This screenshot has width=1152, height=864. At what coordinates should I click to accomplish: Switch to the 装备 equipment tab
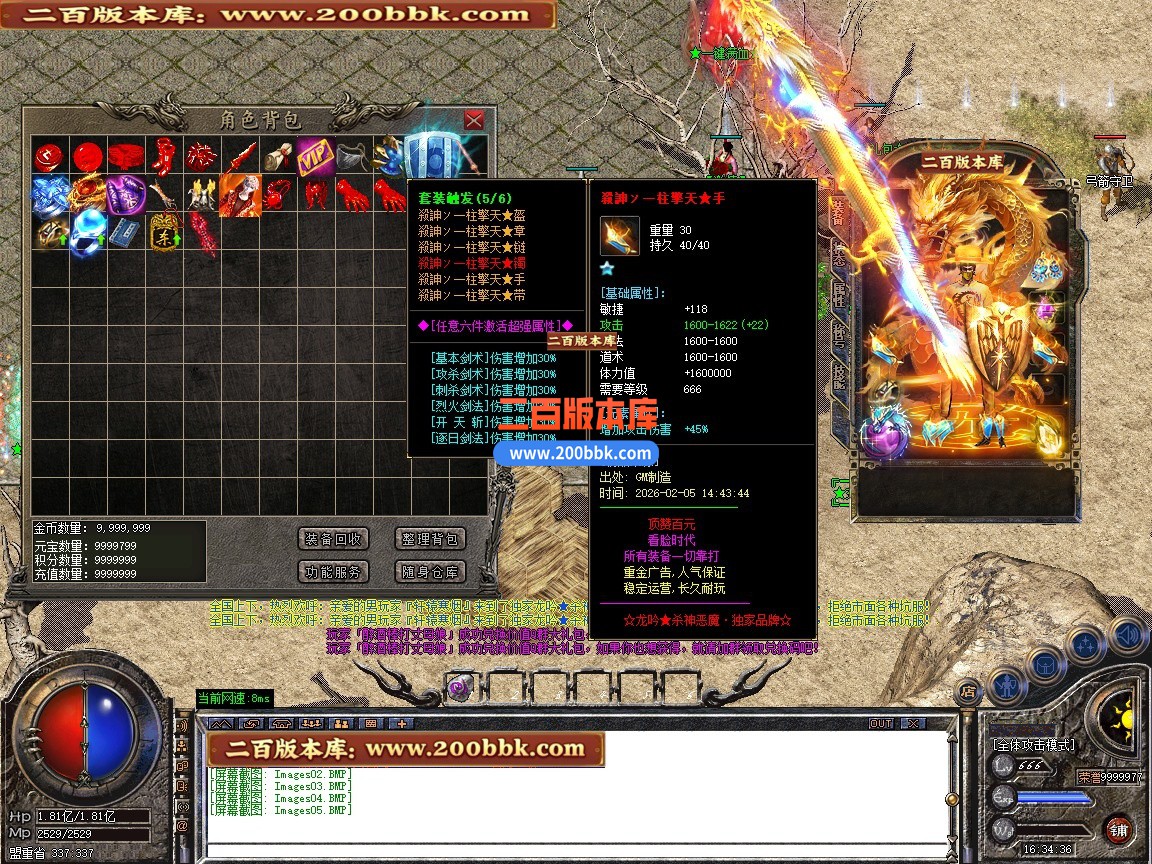click(838, 212)
